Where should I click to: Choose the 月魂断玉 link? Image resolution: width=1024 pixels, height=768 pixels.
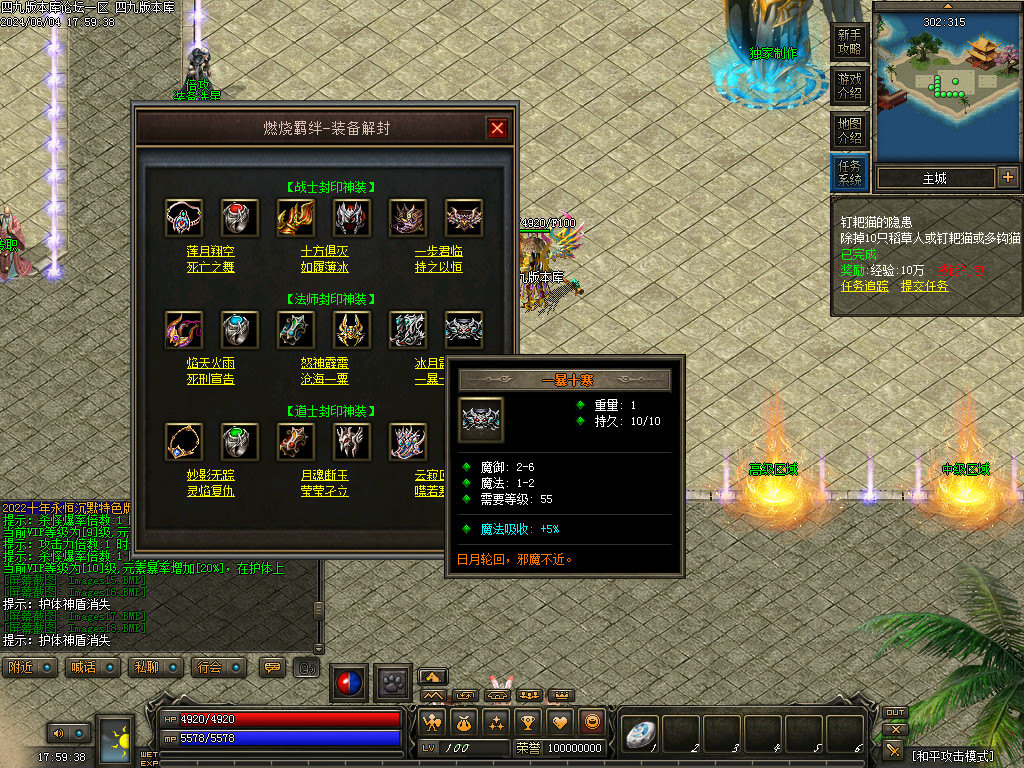(324, 476)
